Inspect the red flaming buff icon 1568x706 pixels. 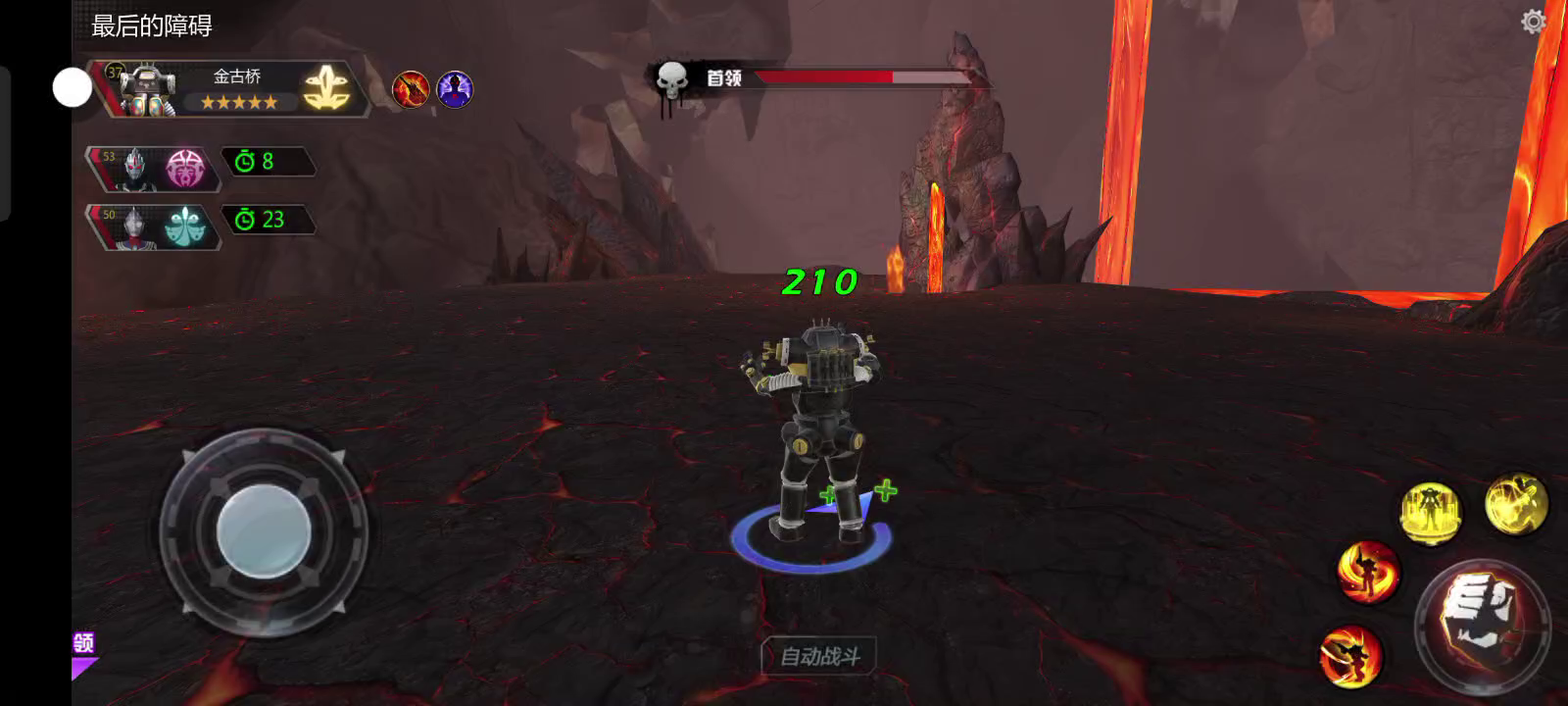[411, 90]
